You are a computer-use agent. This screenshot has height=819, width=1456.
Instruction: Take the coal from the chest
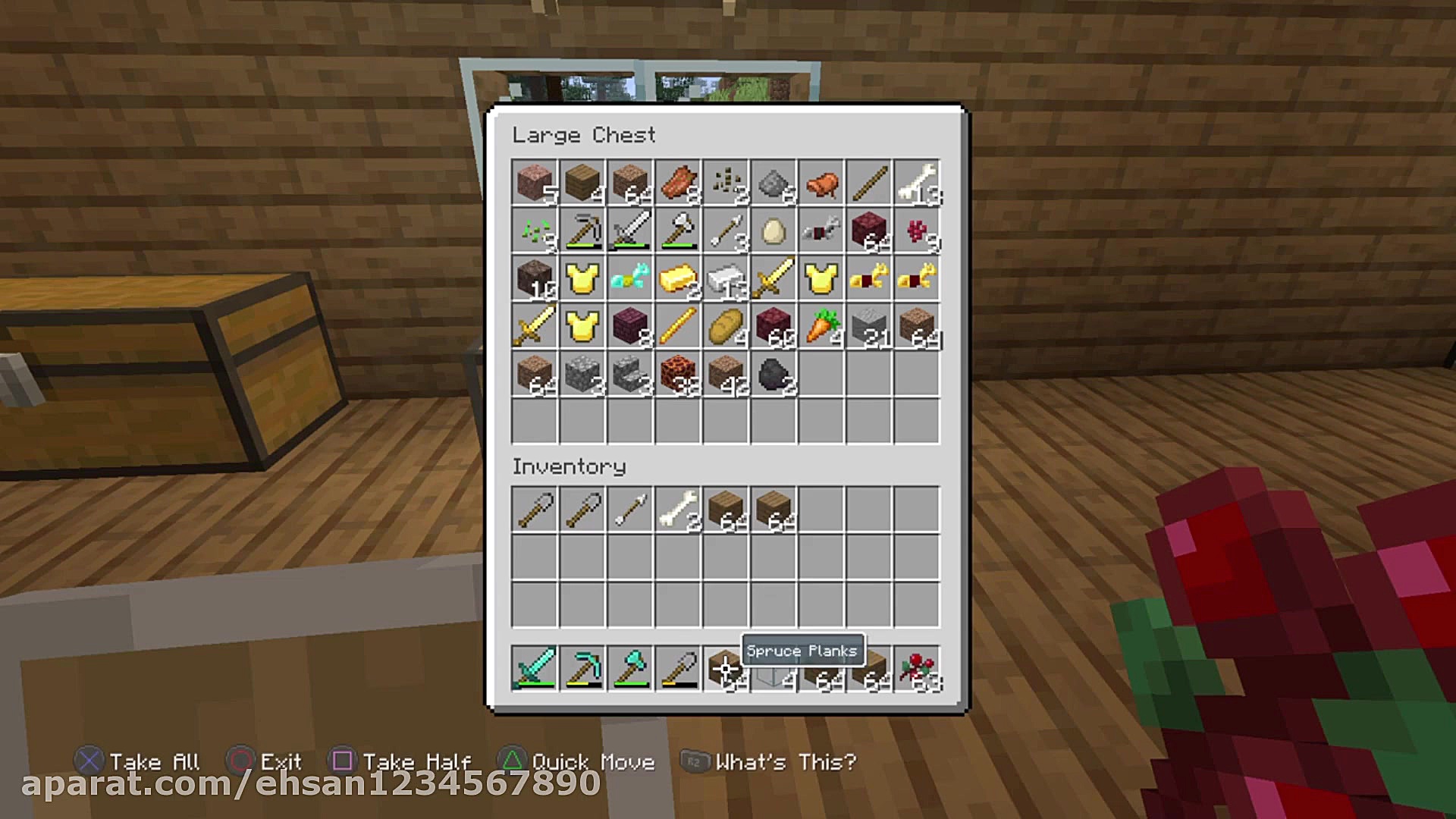coord(773,374)
